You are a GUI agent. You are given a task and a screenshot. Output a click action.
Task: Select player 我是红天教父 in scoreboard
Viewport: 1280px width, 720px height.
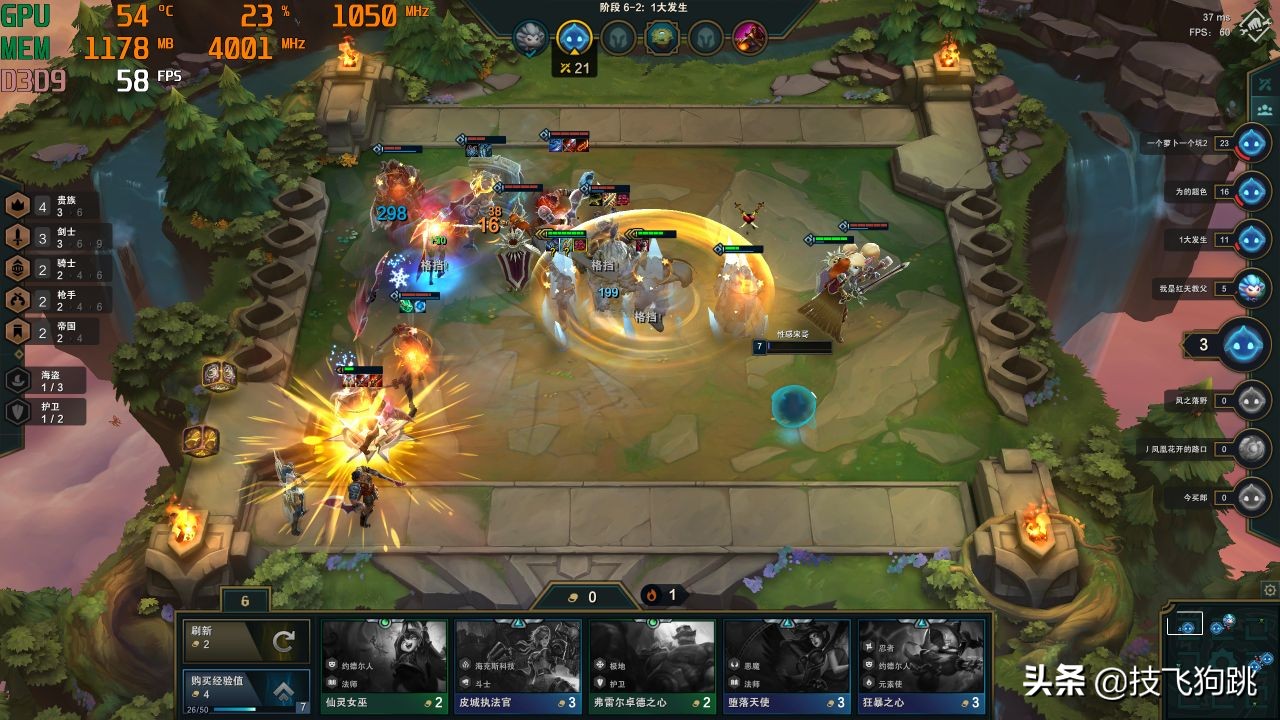click(1251, 289)
